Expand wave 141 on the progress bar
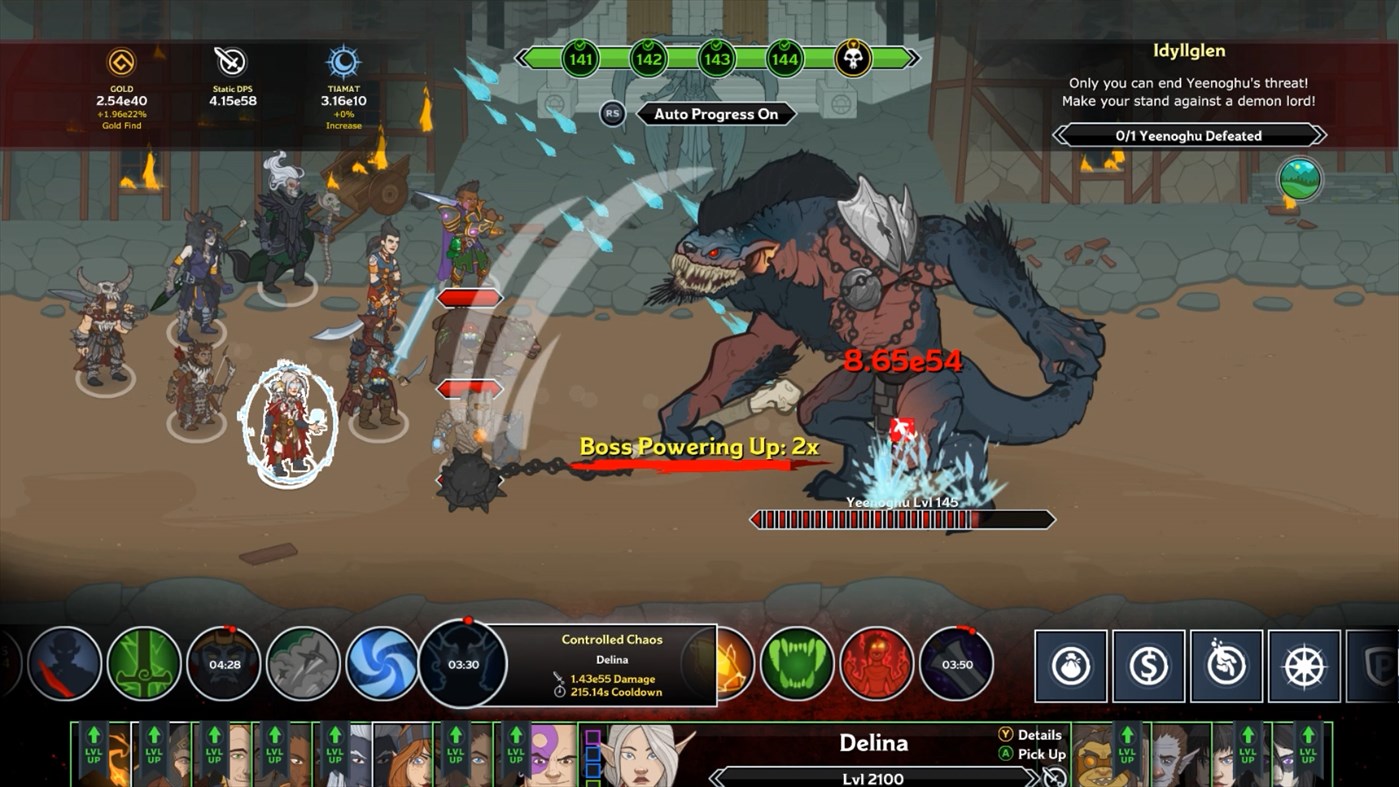 [x=578, y=57]
